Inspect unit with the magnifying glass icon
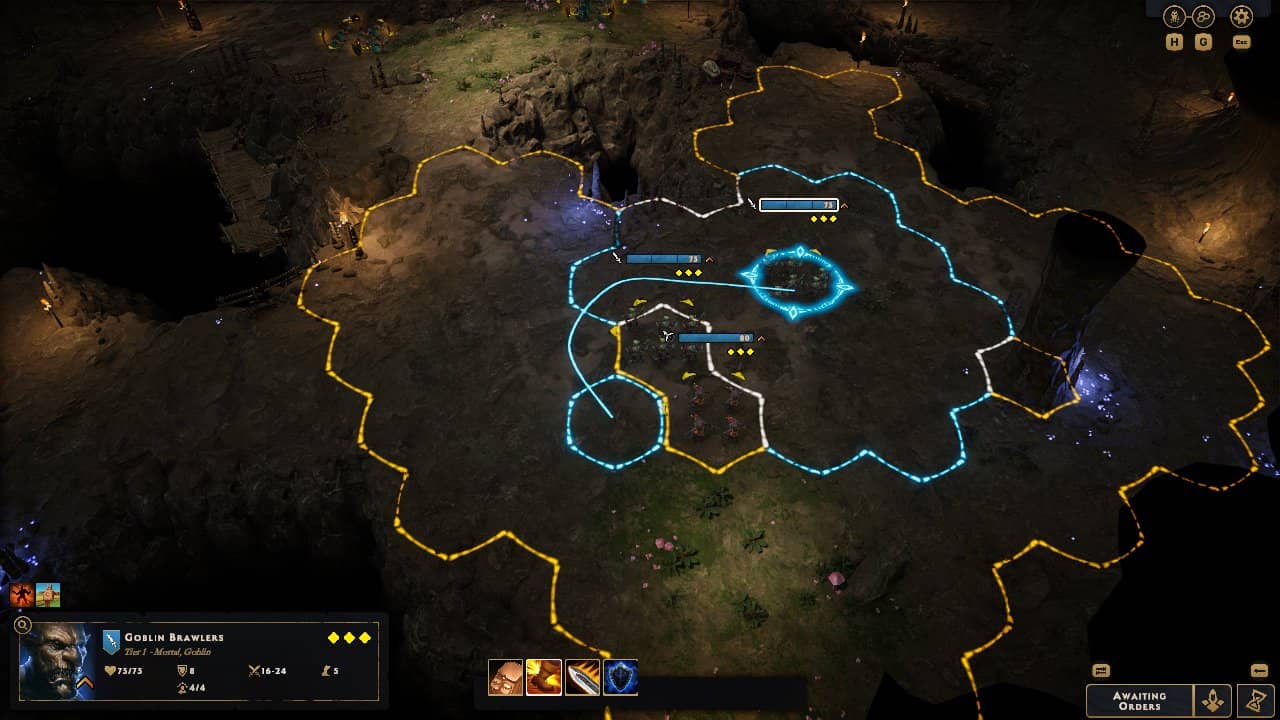 click(23, 626)
